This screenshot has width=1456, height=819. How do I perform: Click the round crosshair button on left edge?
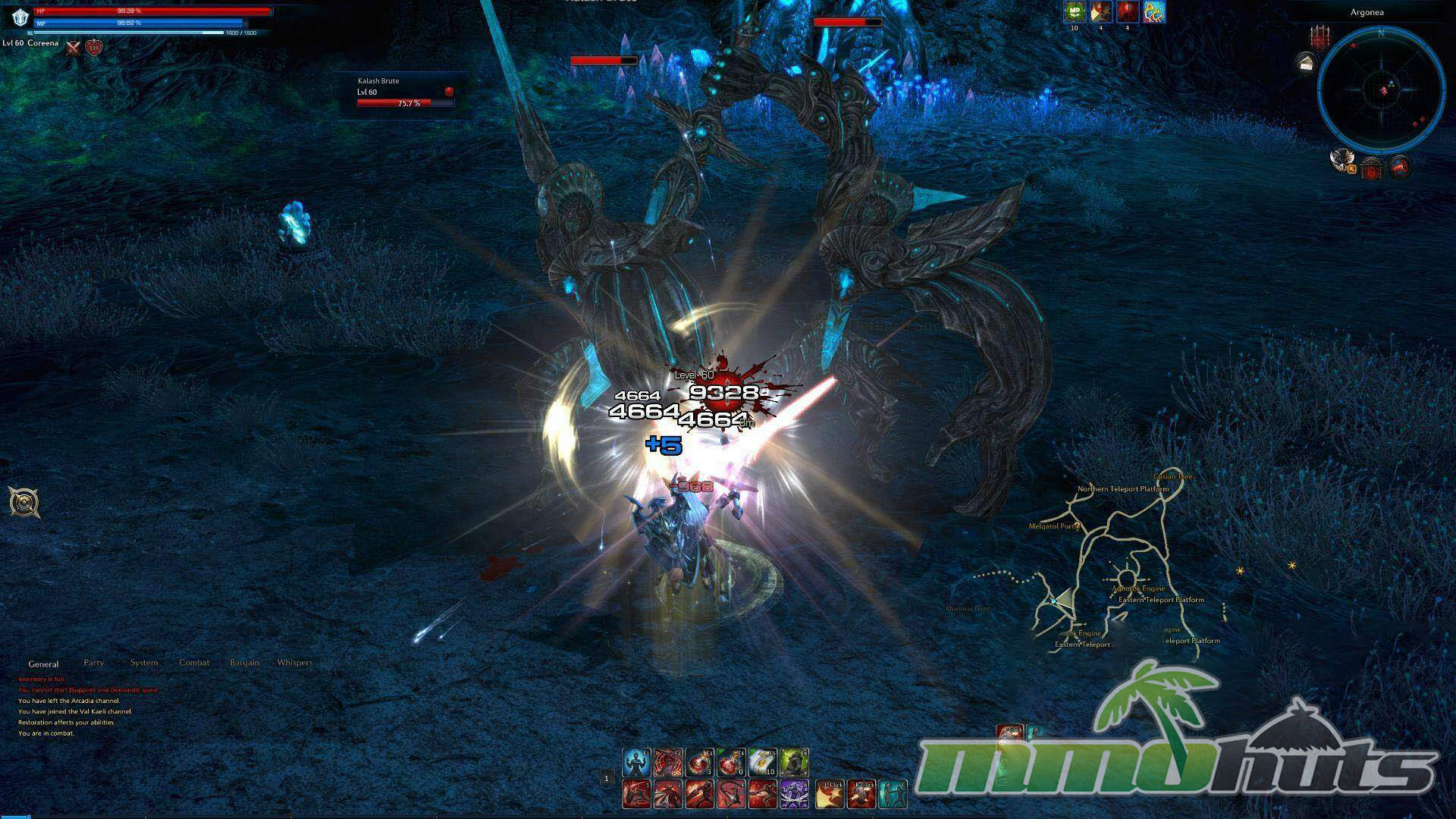point(24,502)
